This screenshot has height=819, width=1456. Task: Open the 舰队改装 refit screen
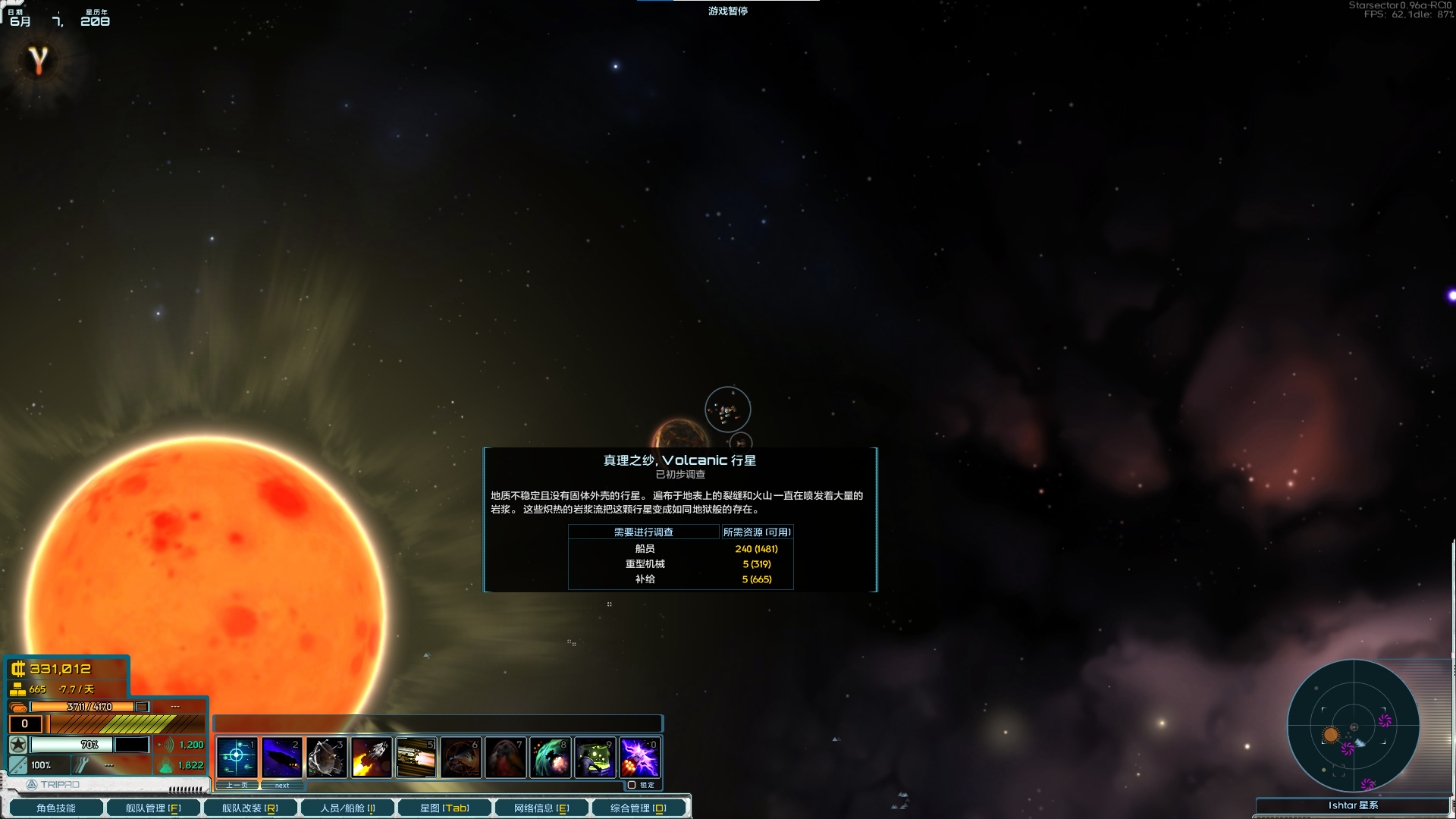tap(250, 808)
